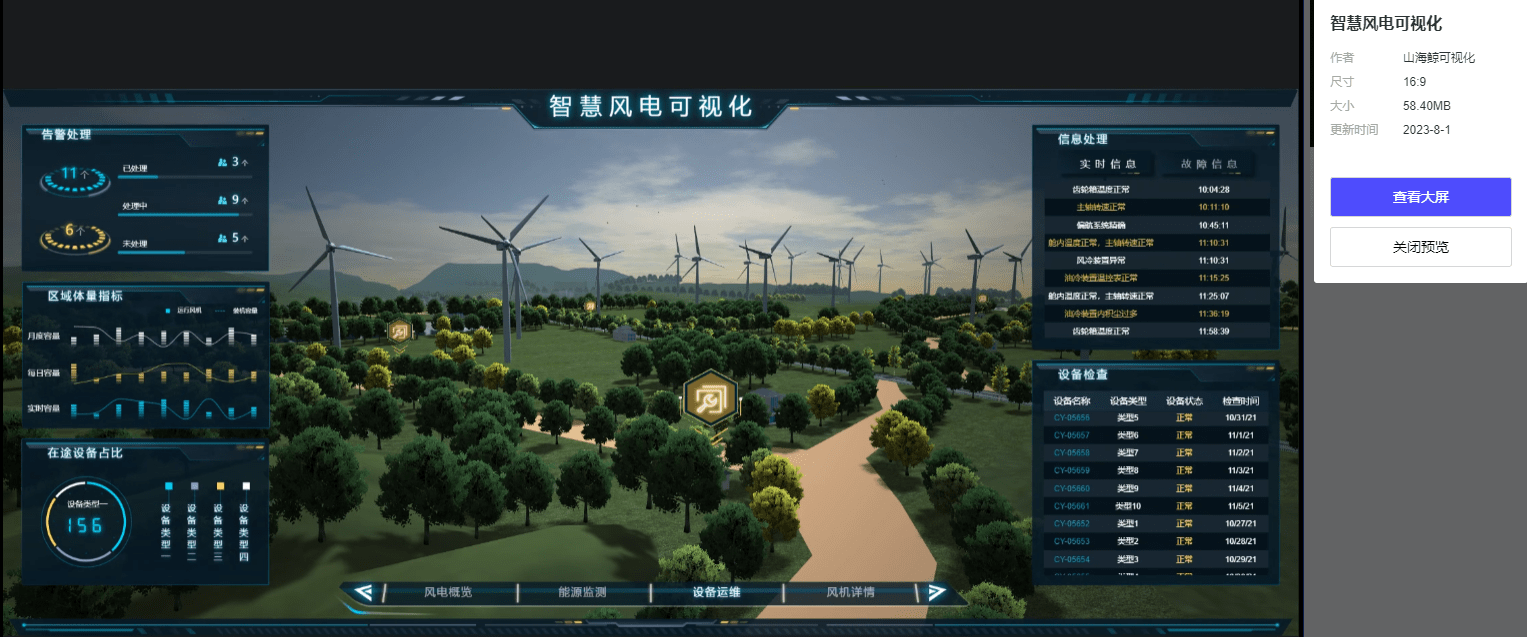
Task: Click the 偏航系统故障 message row
Action: pyautogui.click(x=1155, y=225)
